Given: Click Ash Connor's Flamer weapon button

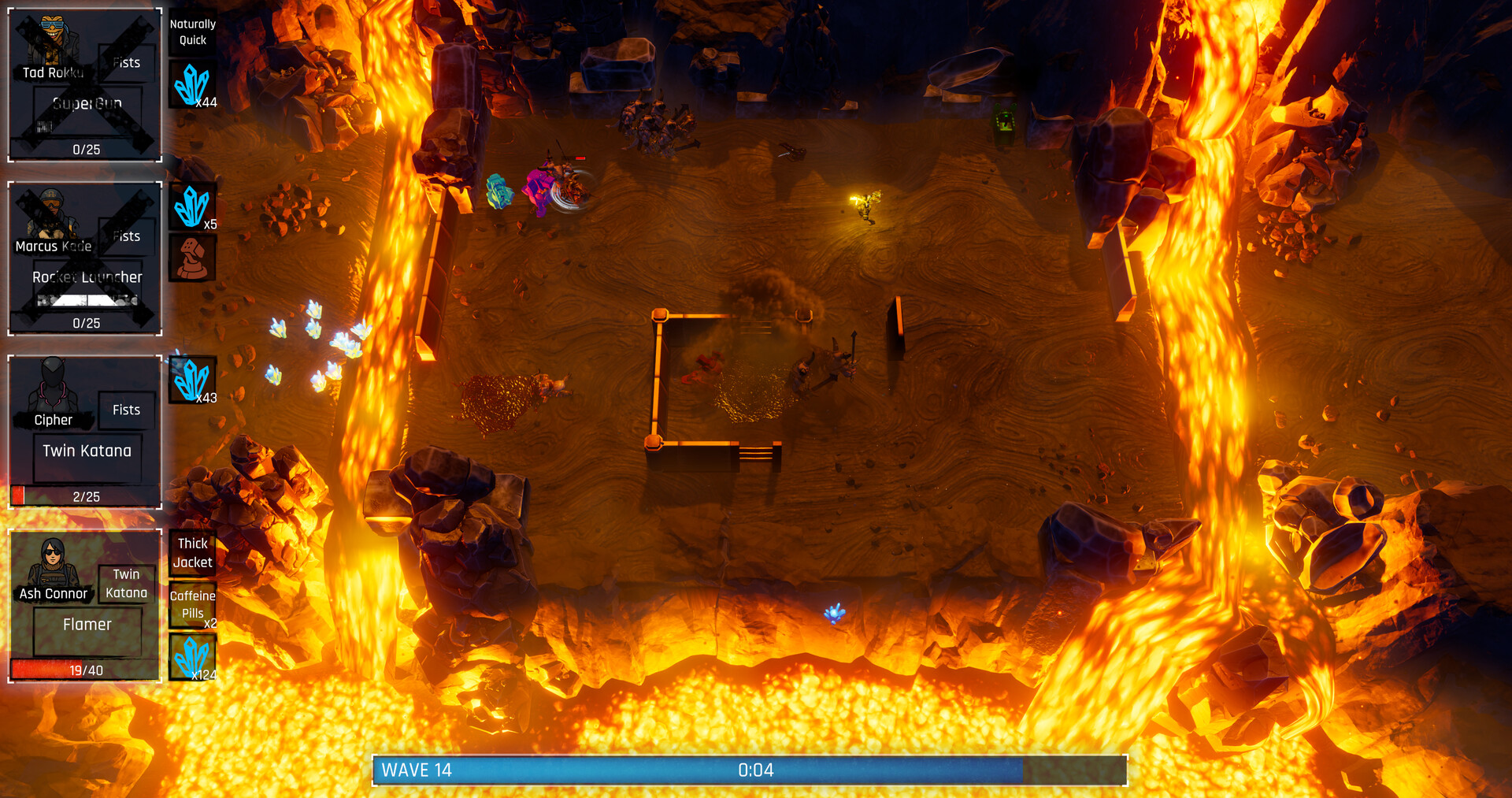Looking at the screenshot, I should click(87, 624).
